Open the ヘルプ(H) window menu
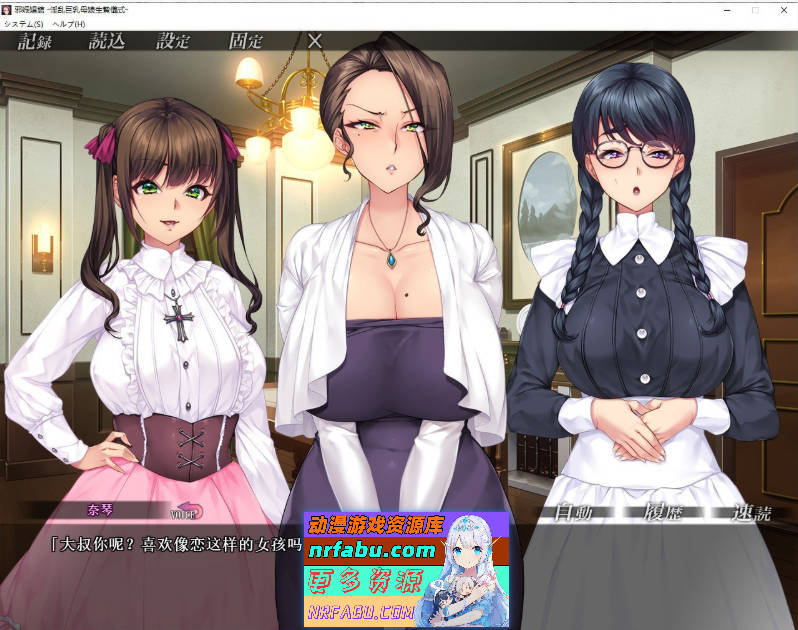 coord(69,23)
